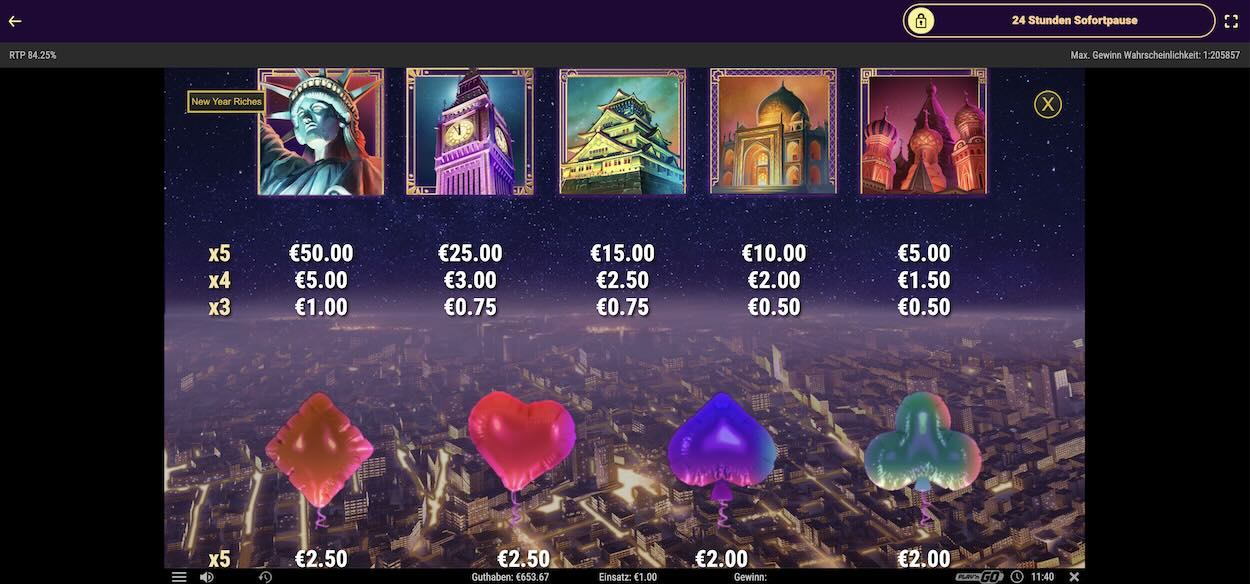The height and width of the screenshot is (584, 1250).
Task: Open the hamburger menu in the bottom bar
Action: [179, 577]
